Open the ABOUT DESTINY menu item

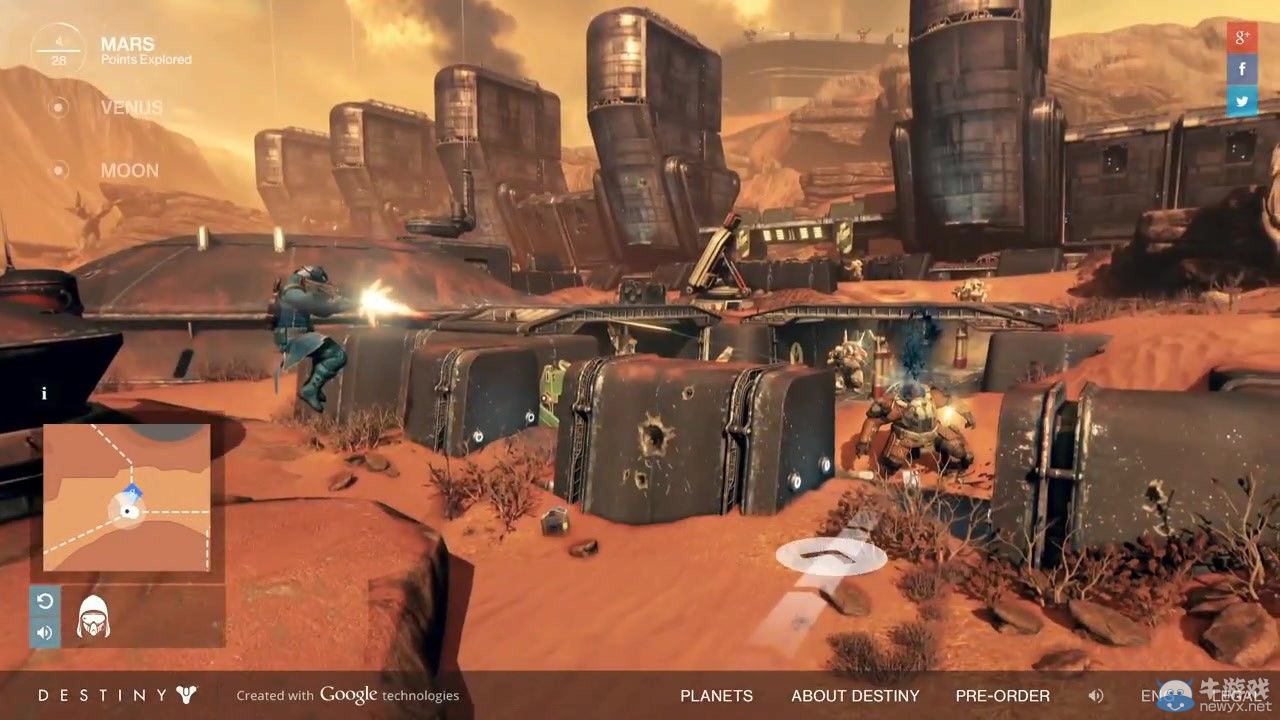855,695
